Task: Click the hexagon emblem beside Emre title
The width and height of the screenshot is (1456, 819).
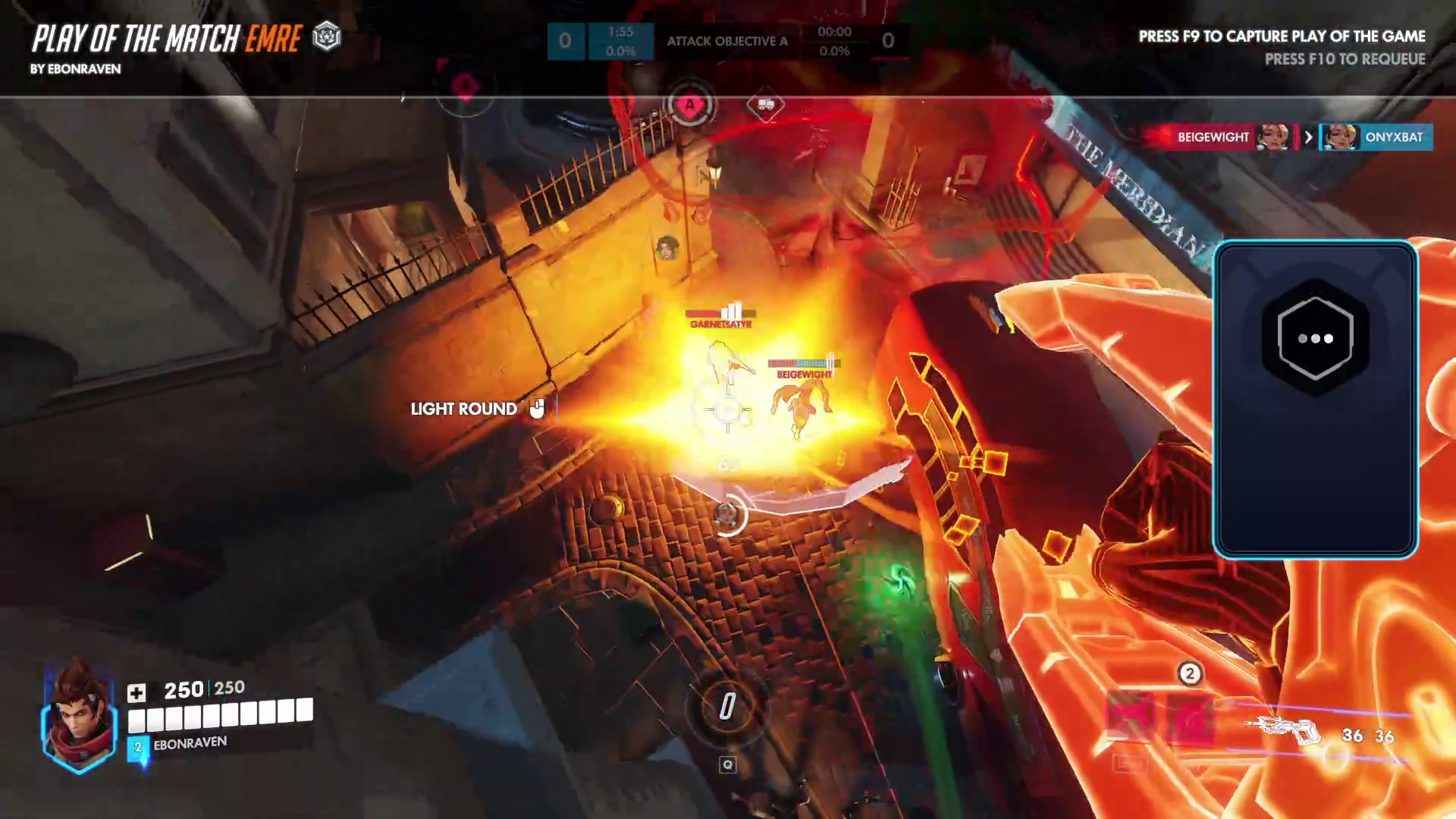Action: (x=327, y=36)
